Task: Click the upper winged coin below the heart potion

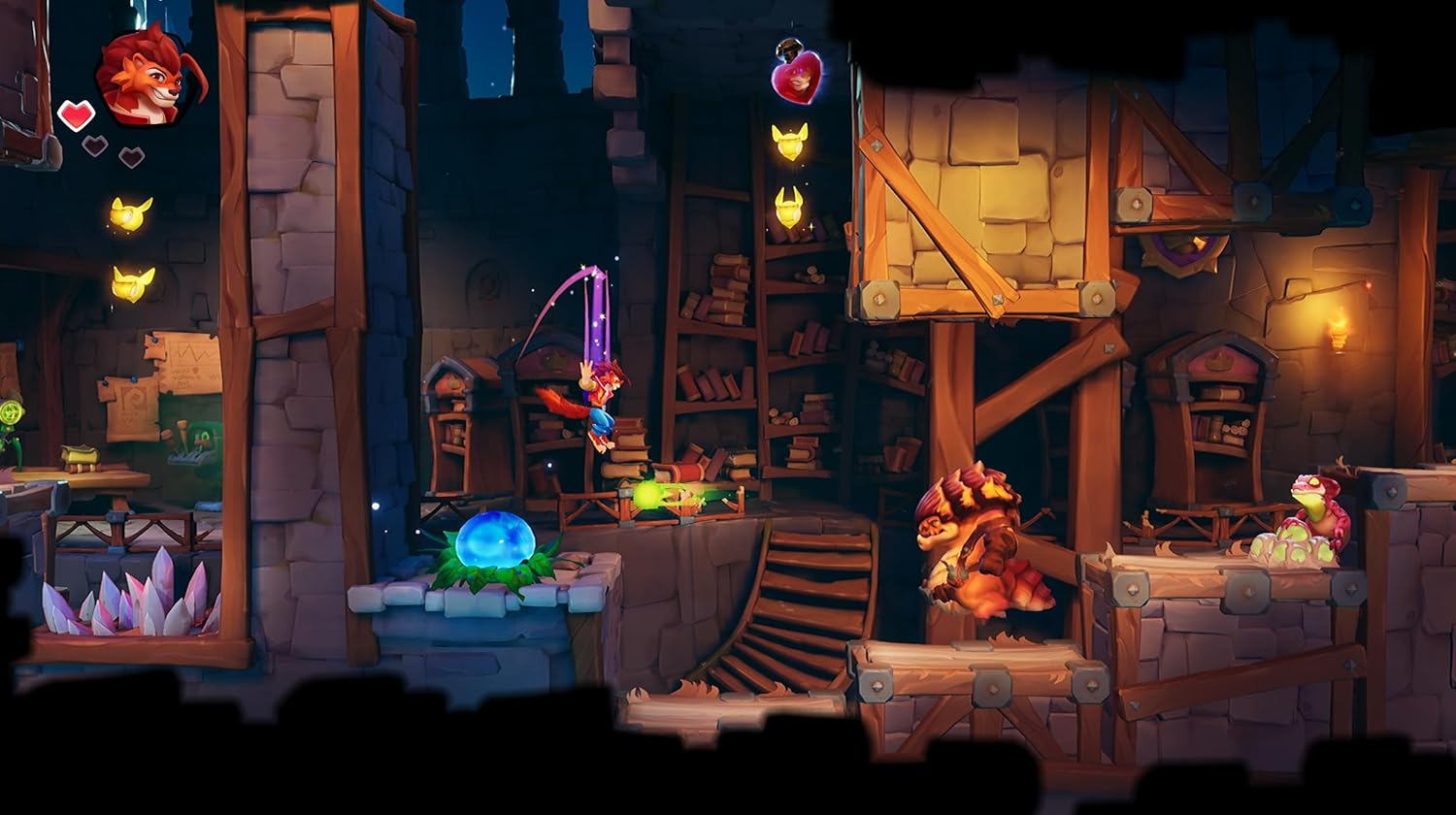Action: click(788, 144)
